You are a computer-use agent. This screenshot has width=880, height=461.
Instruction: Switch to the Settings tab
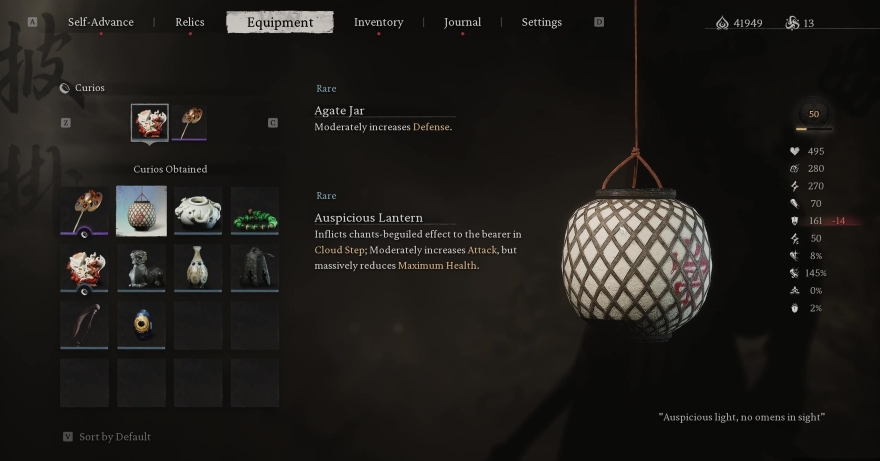pyautogui.click(x=541, y=22)
